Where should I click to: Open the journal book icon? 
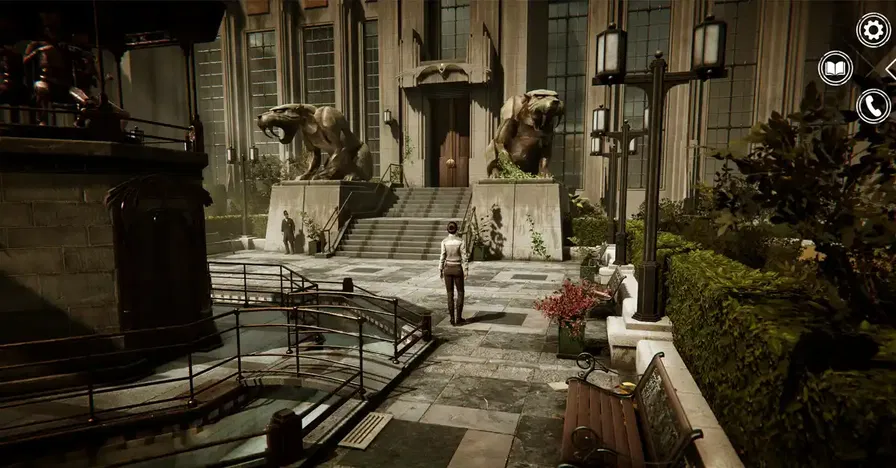click(835, 68)
